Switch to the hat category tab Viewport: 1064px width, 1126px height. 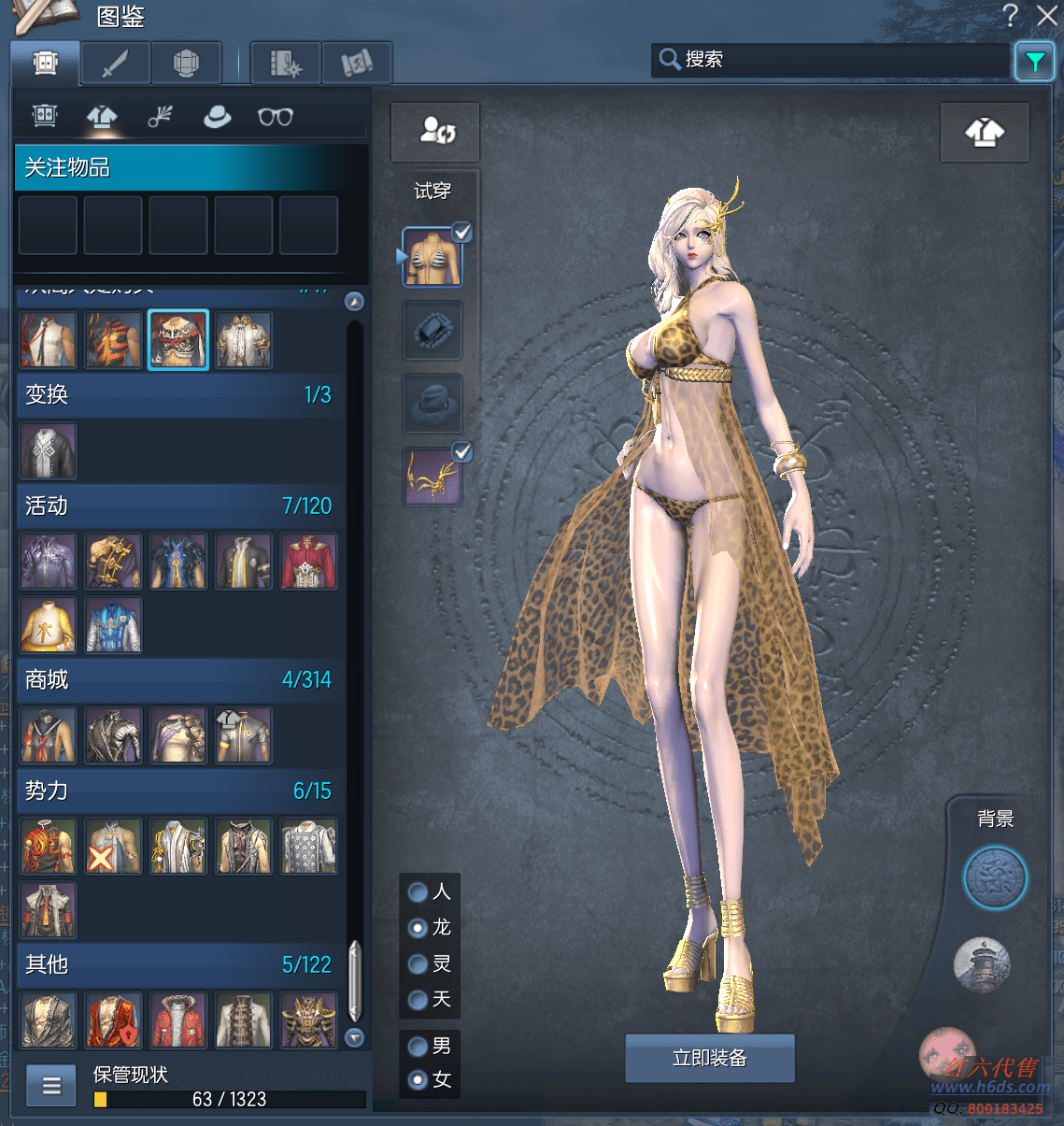[217, 117]
